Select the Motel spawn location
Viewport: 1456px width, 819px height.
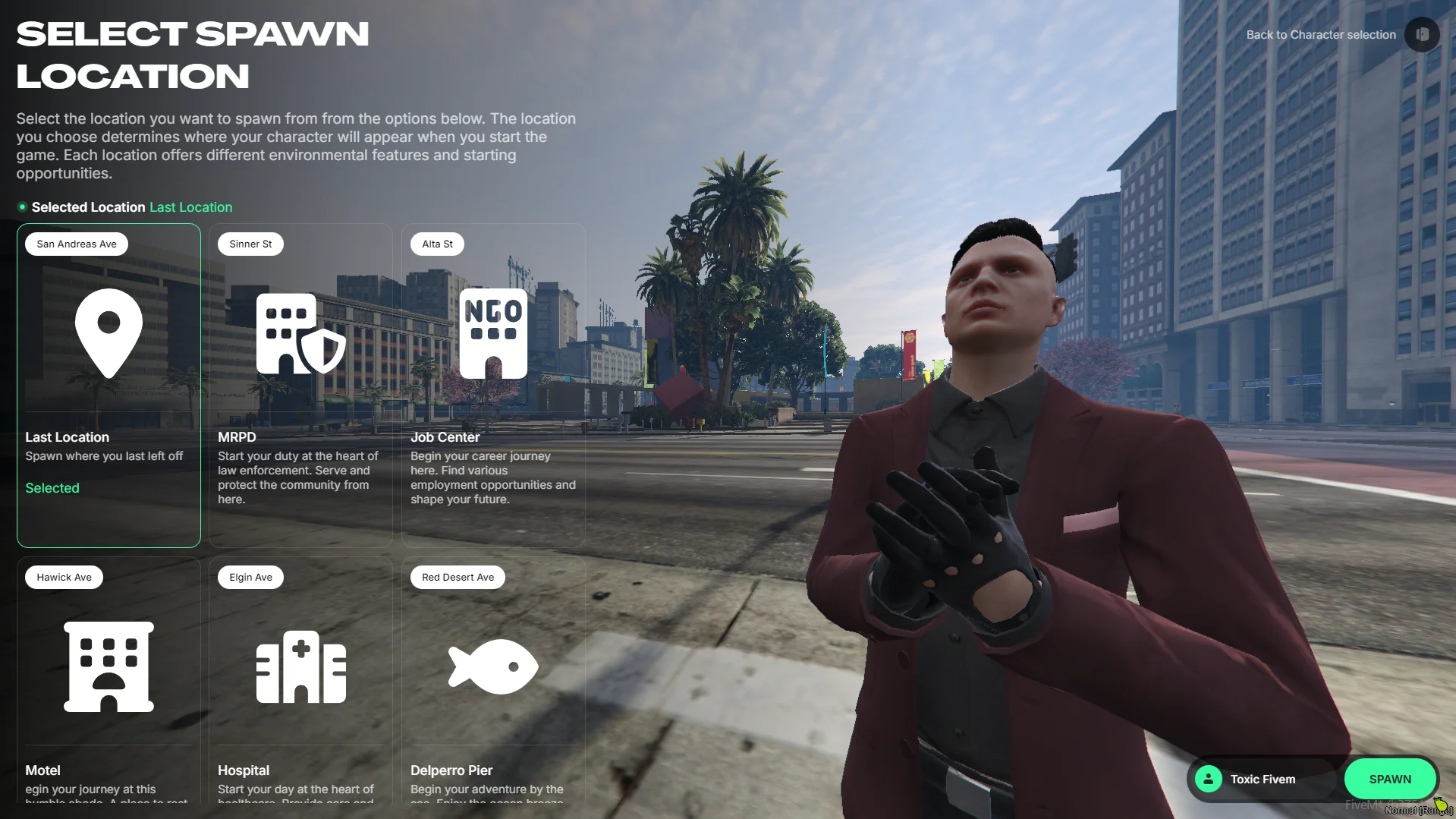click(108, 679)
